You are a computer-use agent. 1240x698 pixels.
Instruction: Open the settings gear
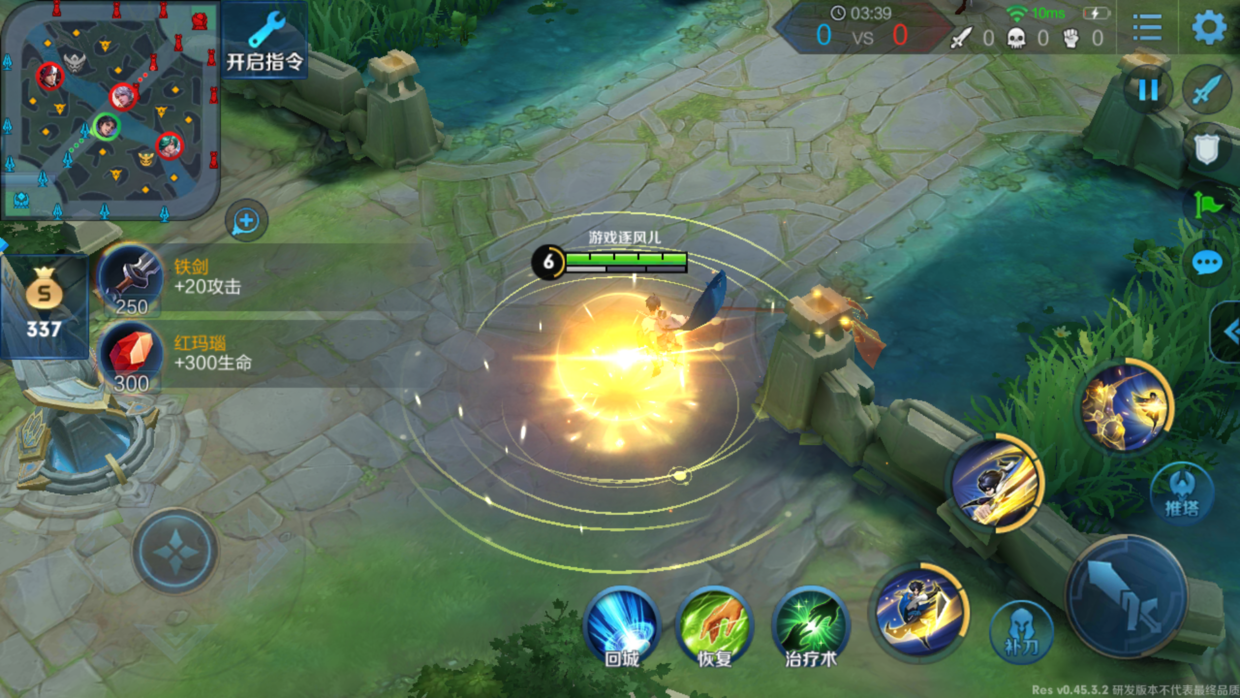point(1209,27)
